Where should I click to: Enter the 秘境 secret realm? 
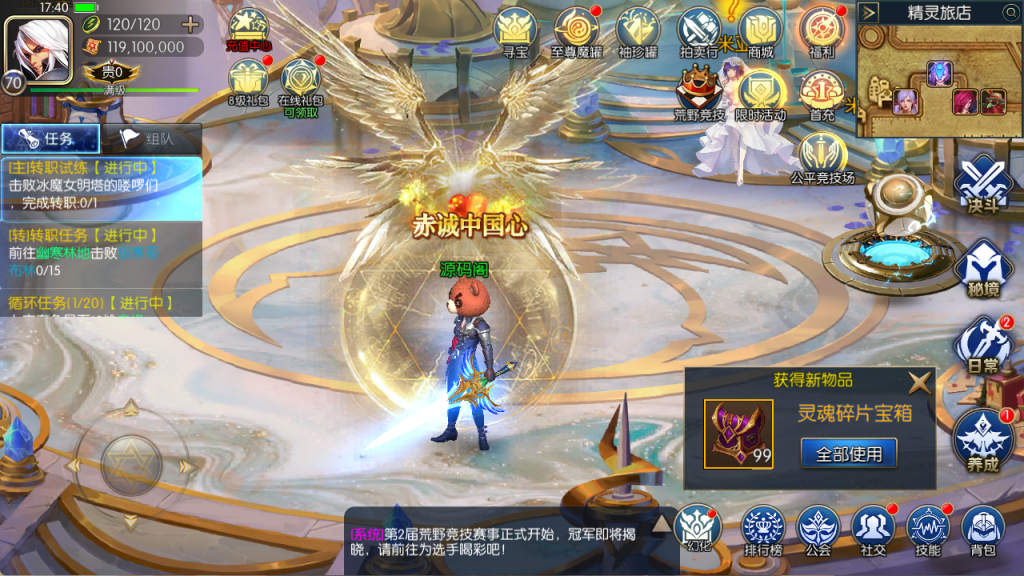pos(983,268)
